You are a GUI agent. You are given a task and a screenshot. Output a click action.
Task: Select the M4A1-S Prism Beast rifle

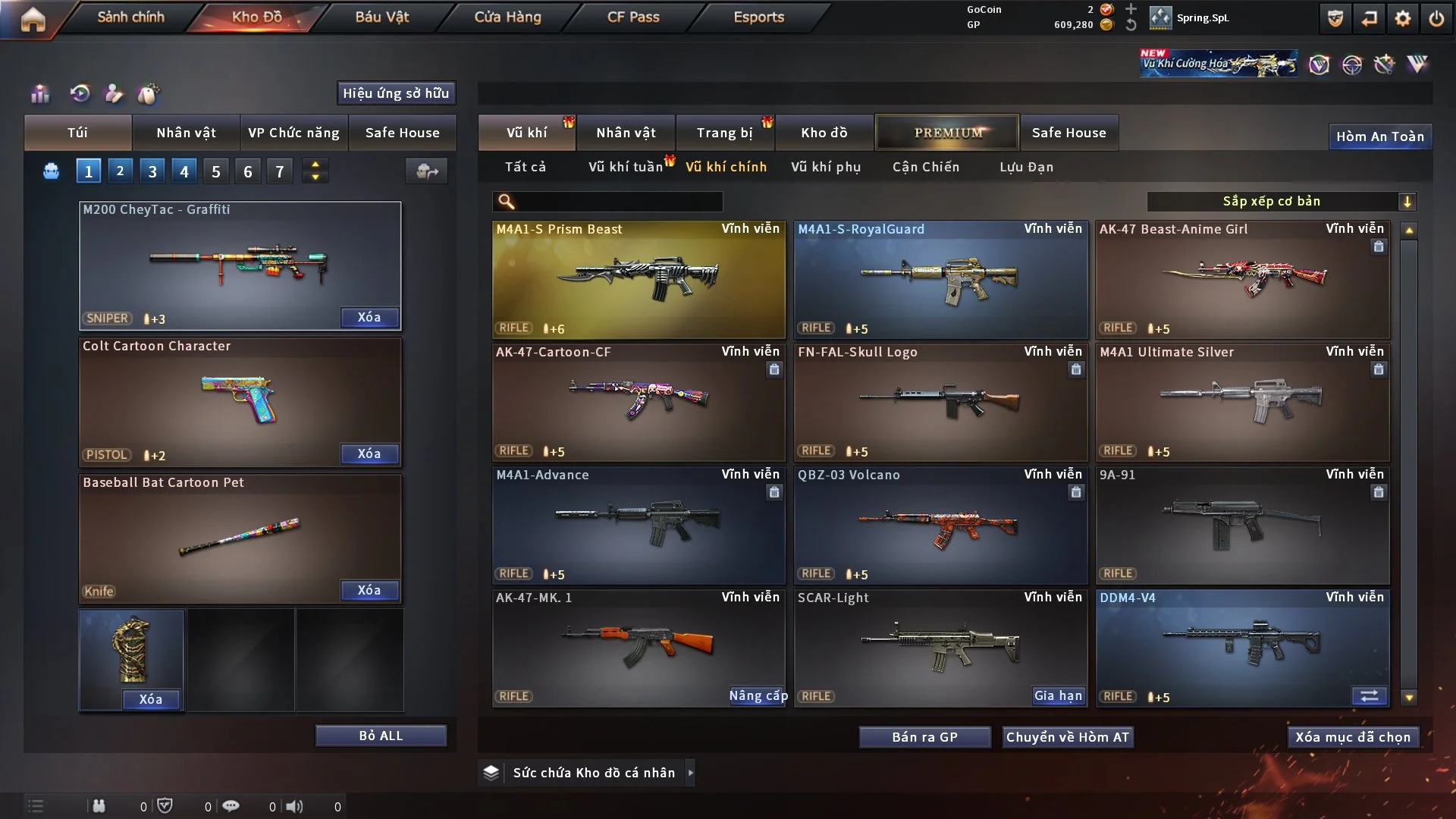[639, 279]
